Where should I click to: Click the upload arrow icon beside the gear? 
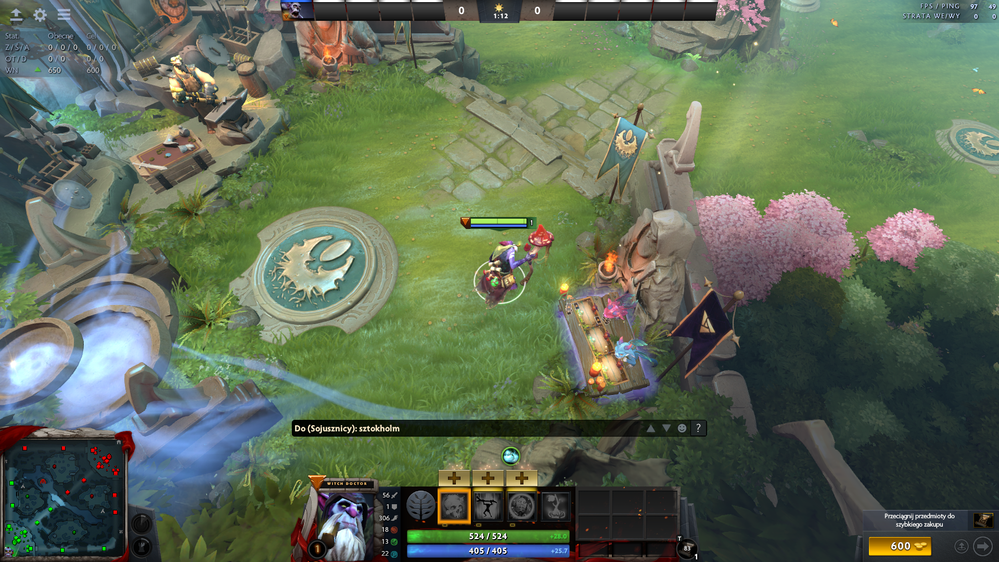16,15
